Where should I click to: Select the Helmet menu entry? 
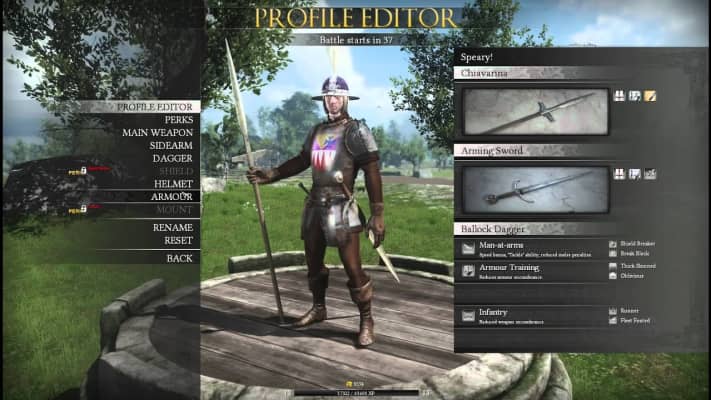[173, 184]
